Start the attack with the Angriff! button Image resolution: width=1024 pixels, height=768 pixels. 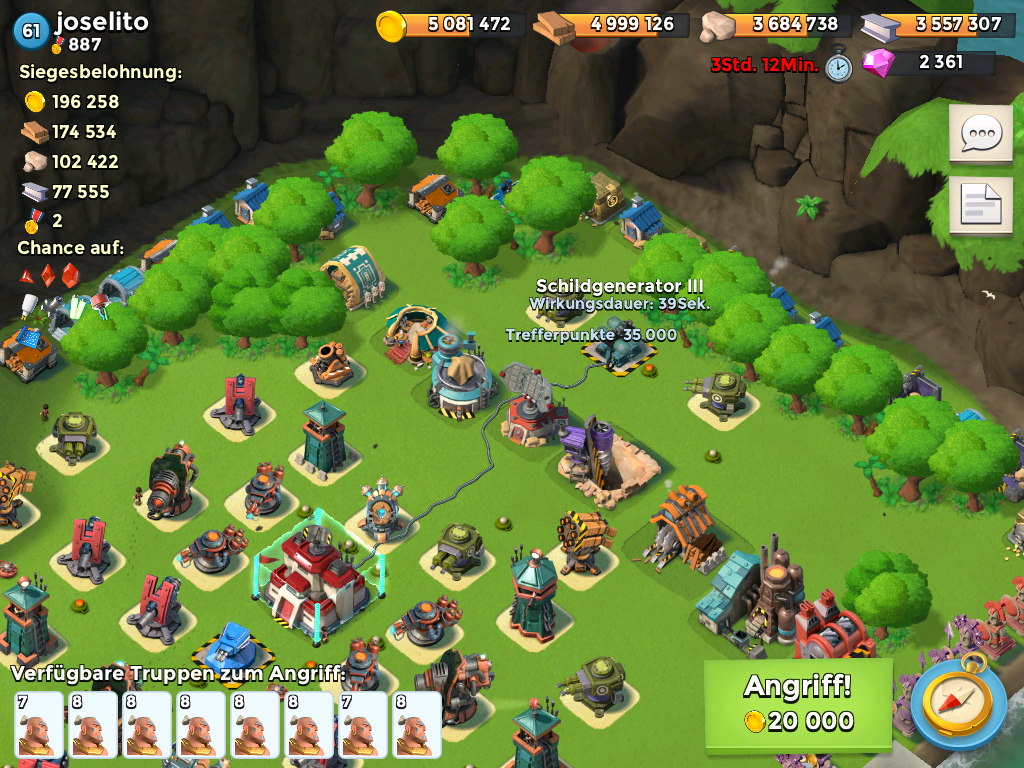[797, 705]
